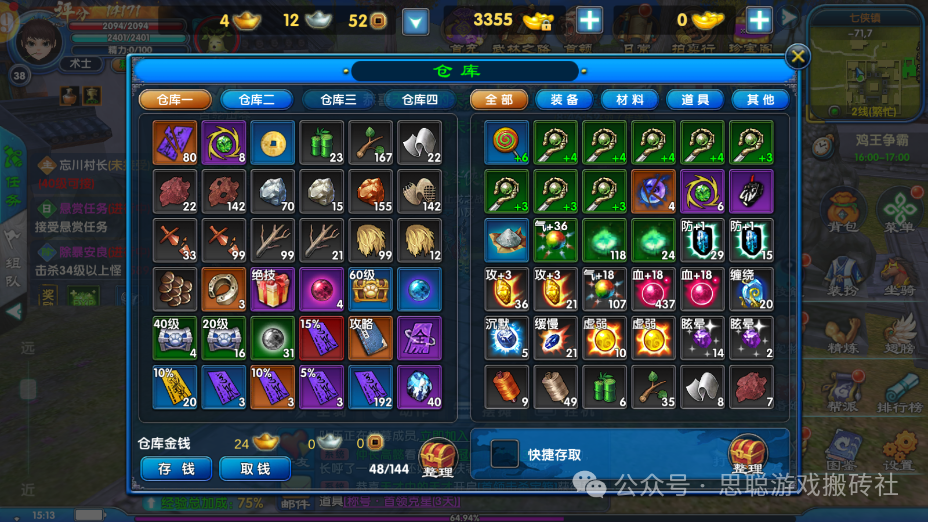Viewport: 928px width, 522px height.
Task: Choose the 其他 category tab
Action: 760,100
